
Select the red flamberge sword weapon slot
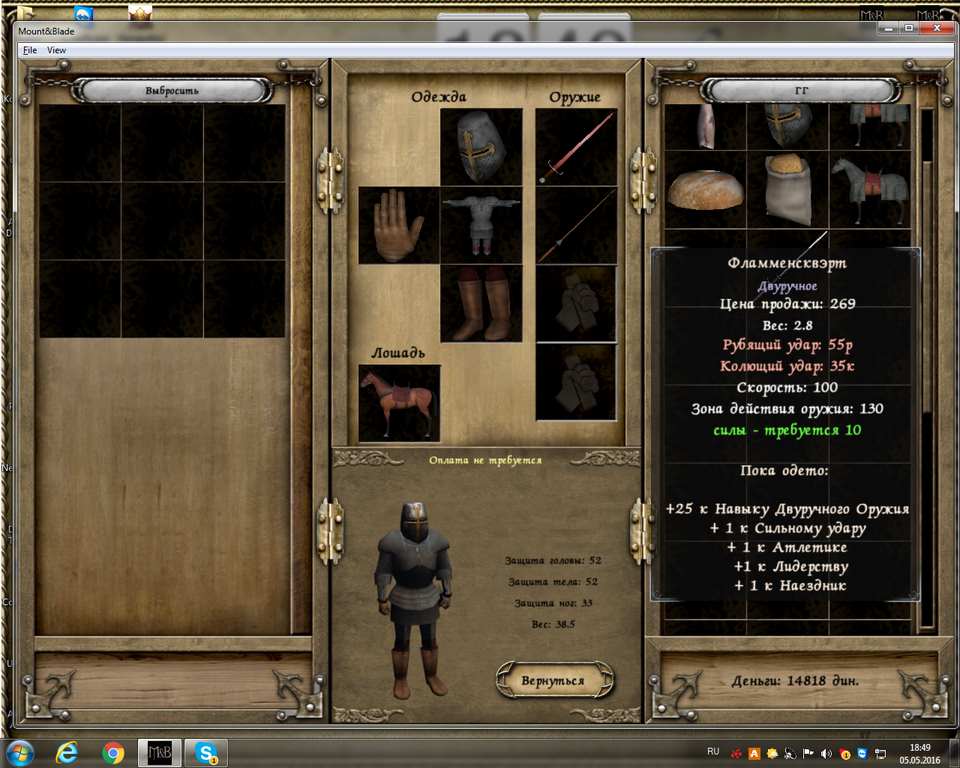(576, 147)
